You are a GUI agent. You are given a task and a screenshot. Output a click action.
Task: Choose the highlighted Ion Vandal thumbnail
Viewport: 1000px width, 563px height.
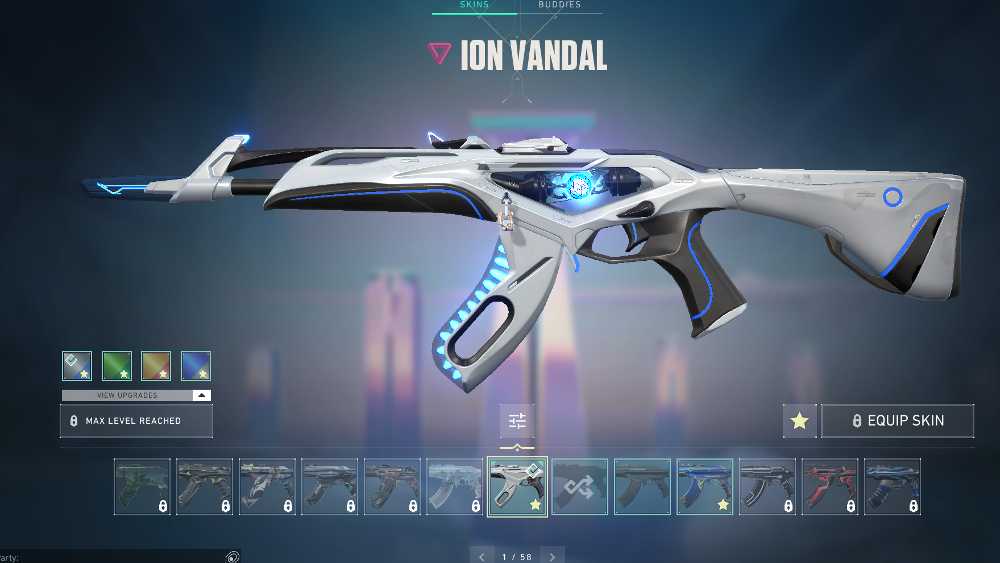point(517,487)
